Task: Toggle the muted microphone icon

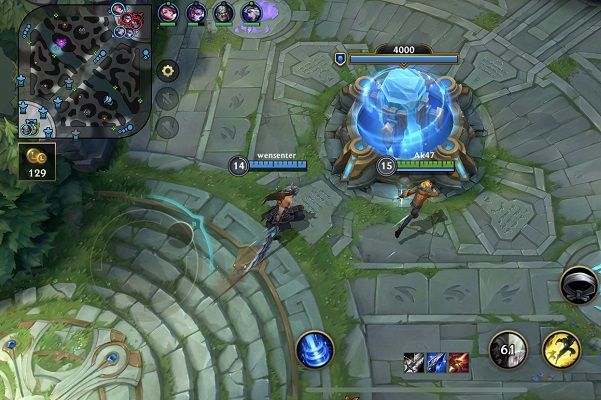Action: [x=168, y=99]
